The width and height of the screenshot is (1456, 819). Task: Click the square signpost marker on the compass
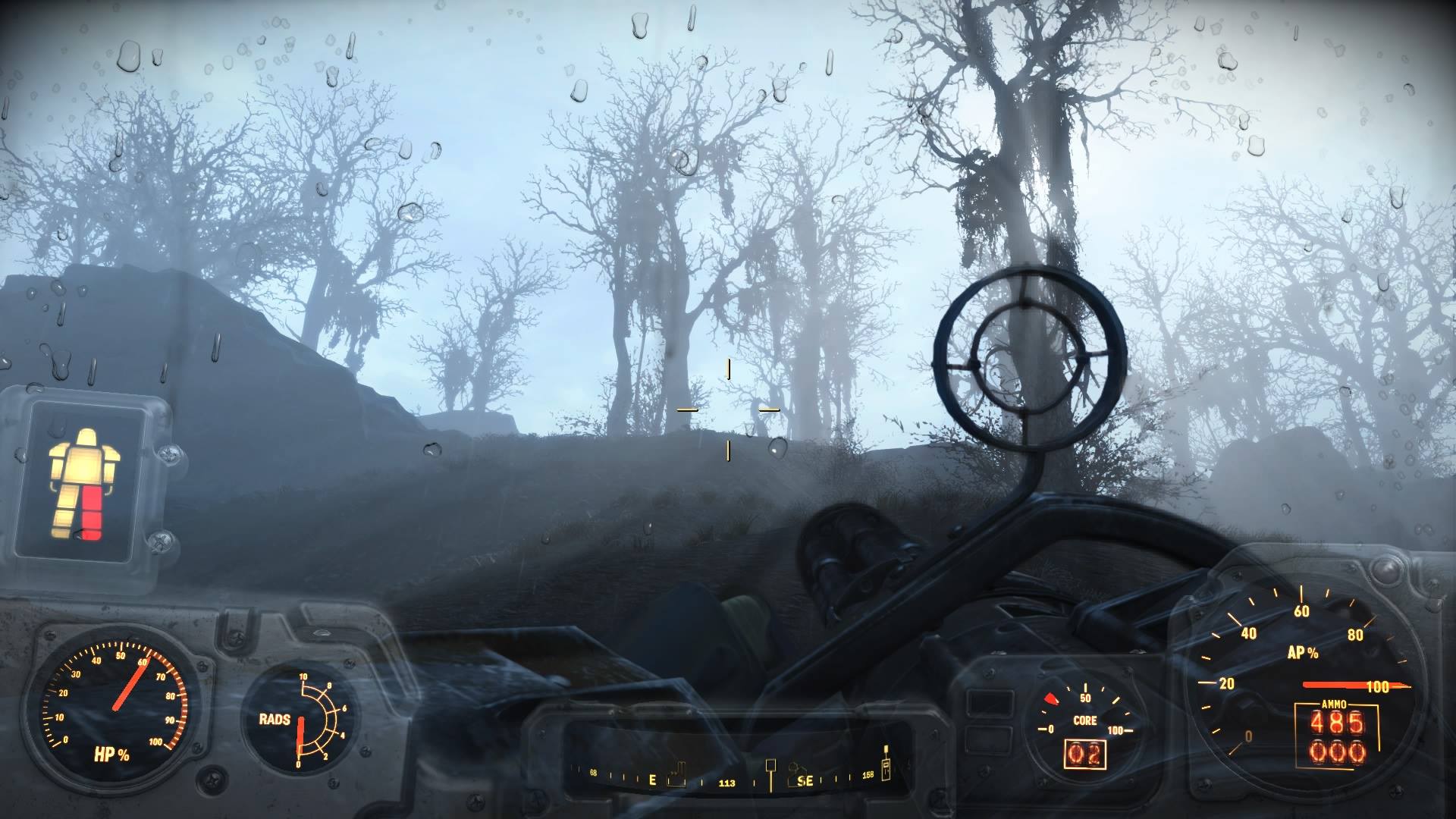[x=771, y=767]
